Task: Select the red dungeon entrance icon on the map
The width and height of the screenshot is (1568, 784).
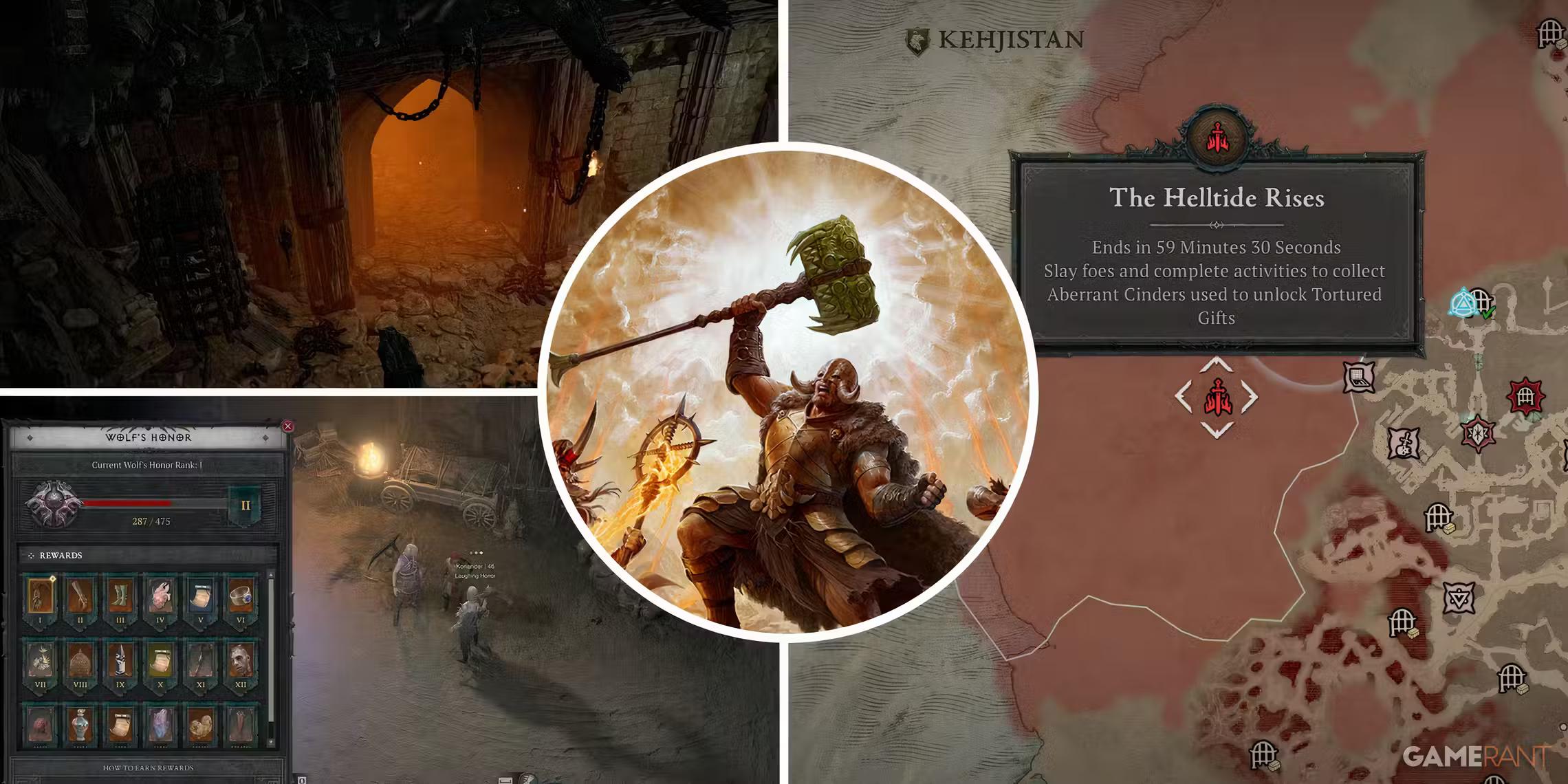Action: [1525, 397]
